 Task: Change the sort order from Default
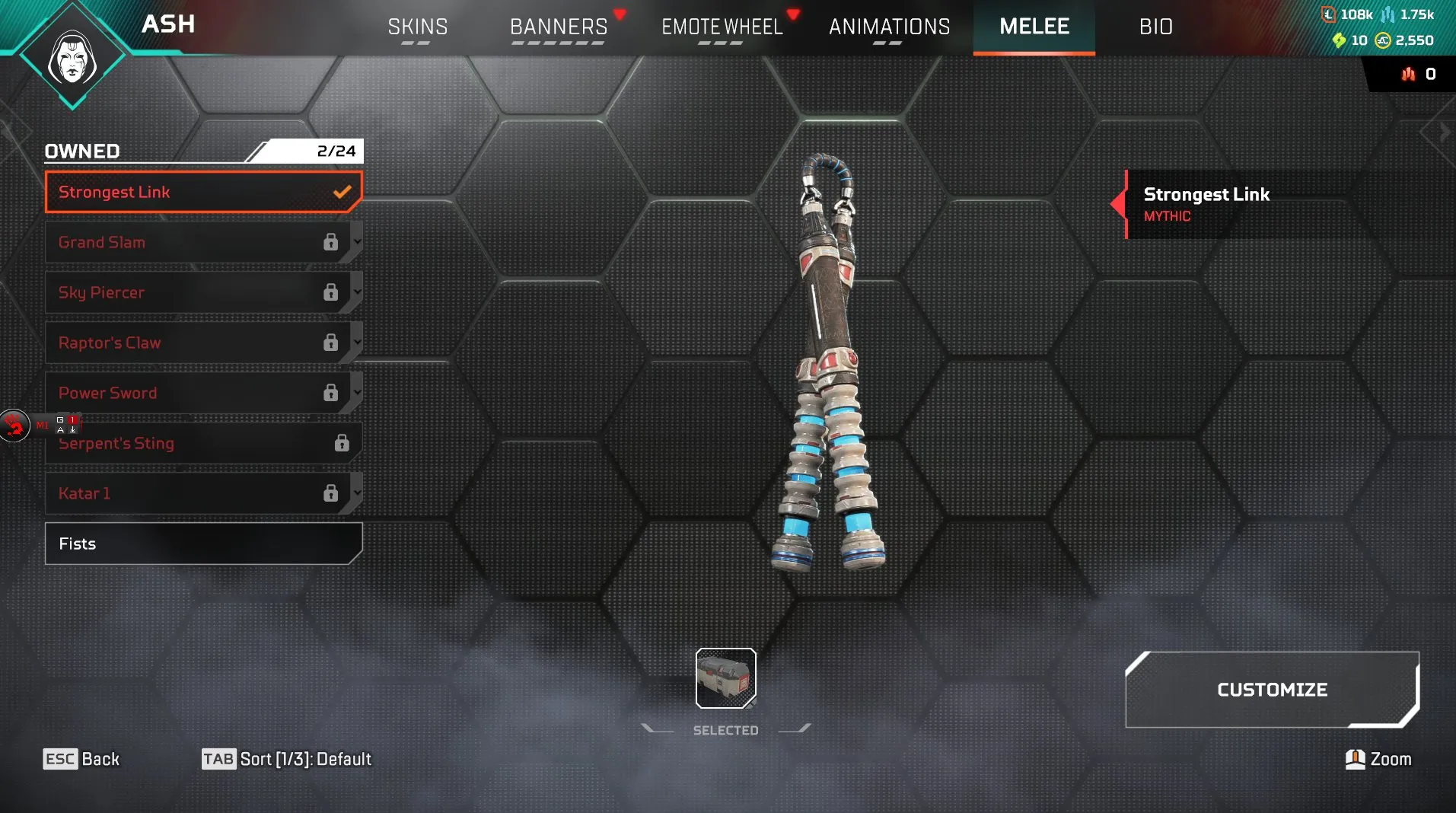pos(286,759)
